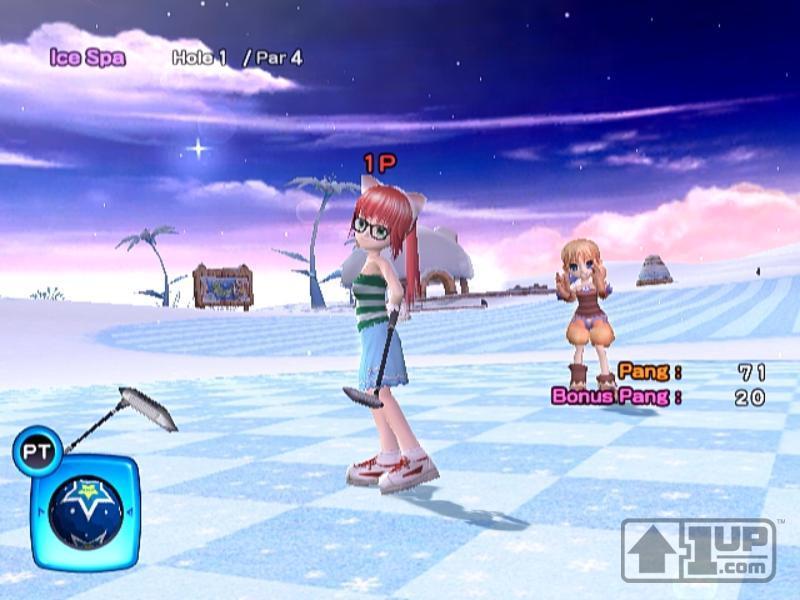Open the 1UP.com watermark logo

[698, 549]
